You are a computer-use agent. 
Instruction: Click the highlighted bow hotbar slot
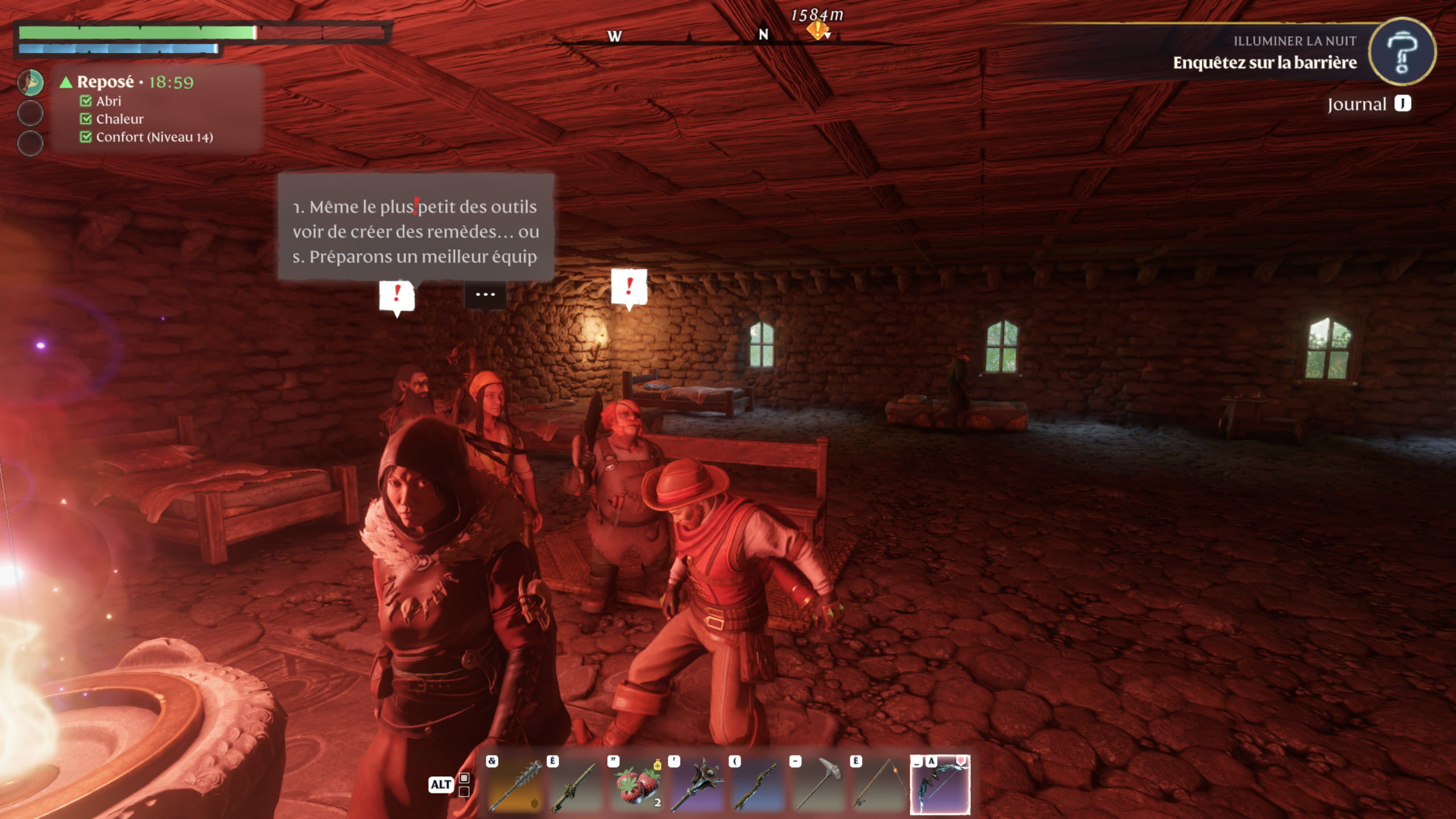(x=940, y=785)
